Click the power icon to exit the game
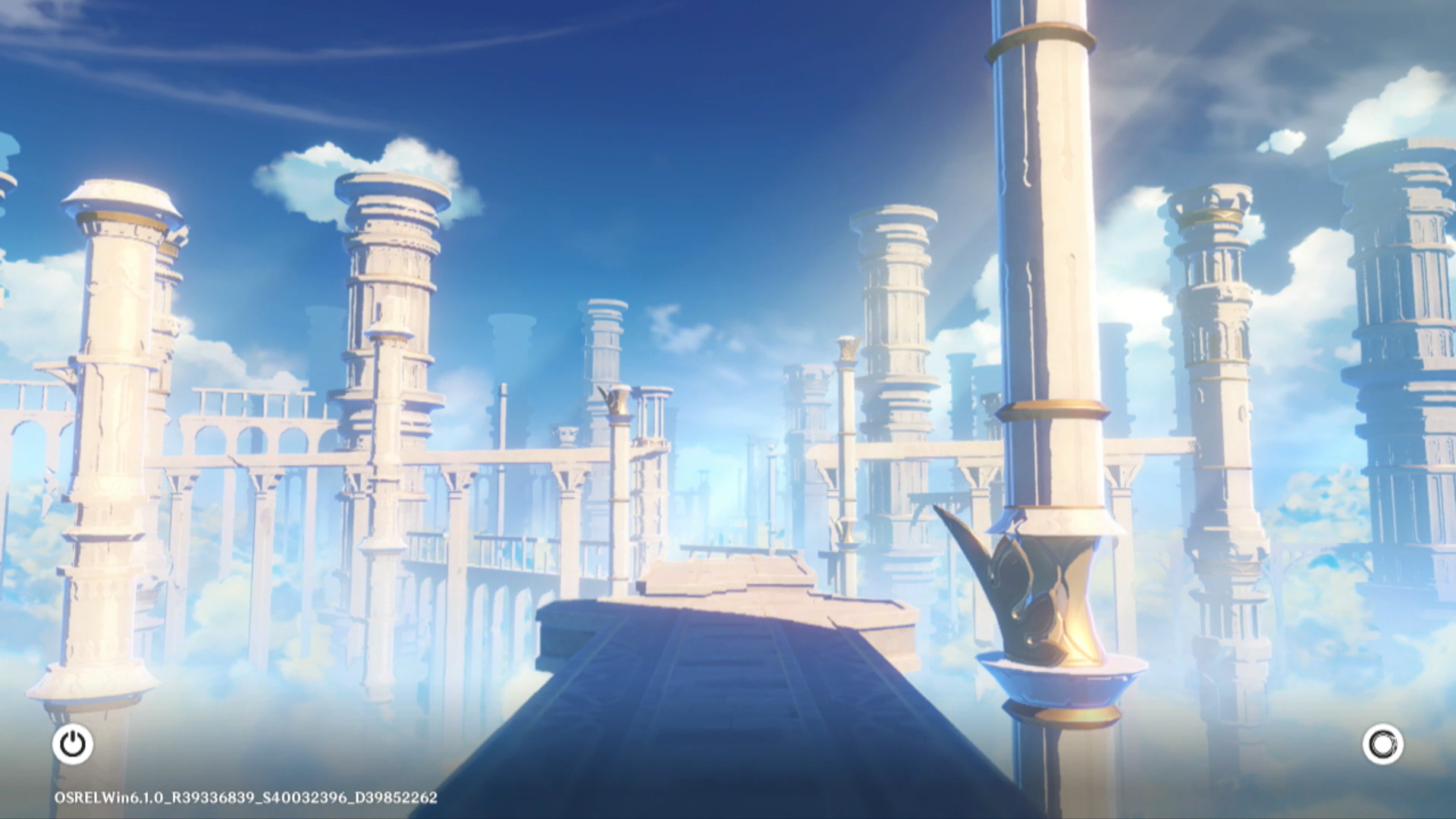 click(x=73, y=744)
